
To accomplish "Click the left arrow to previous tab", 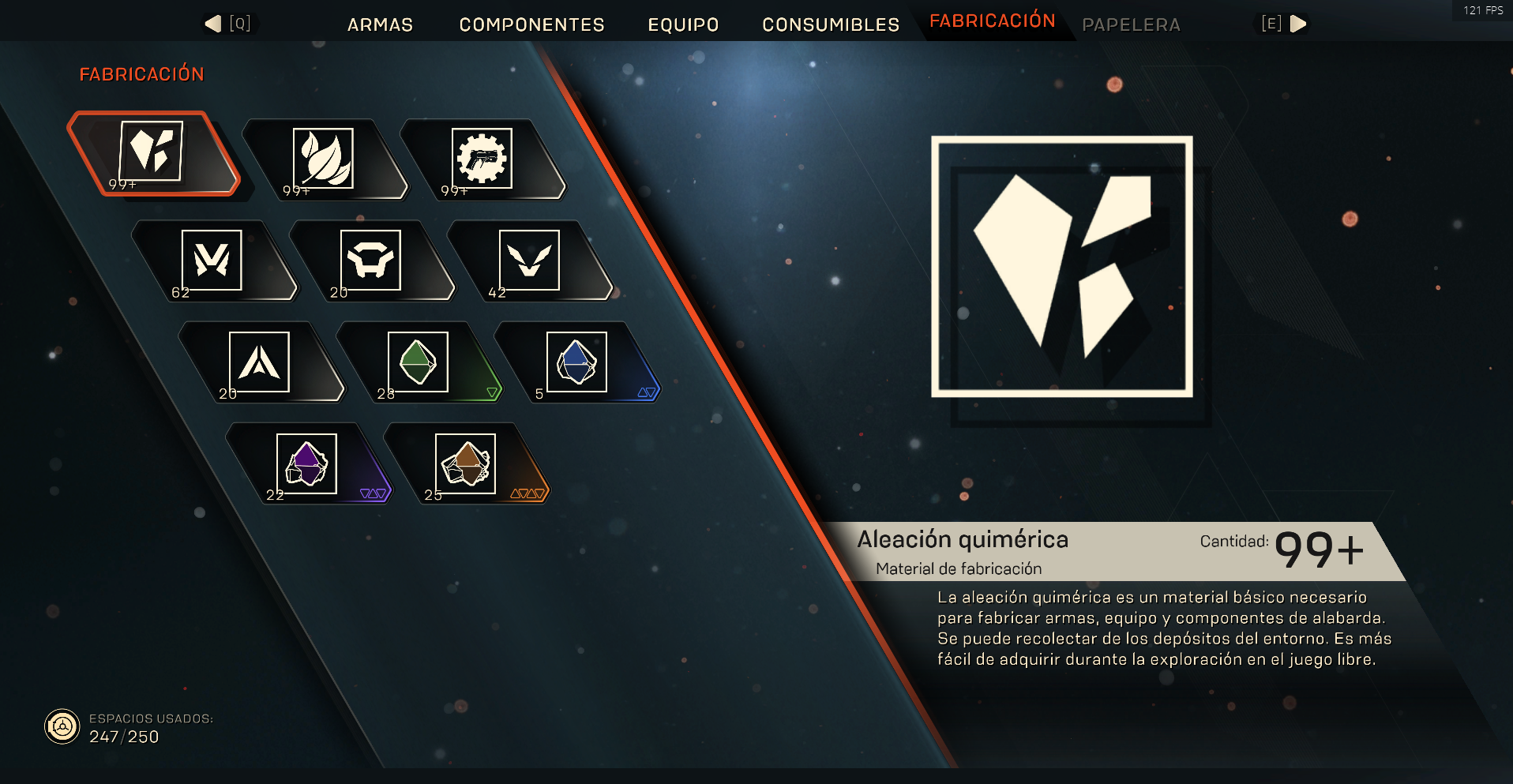I will point(214,24).
